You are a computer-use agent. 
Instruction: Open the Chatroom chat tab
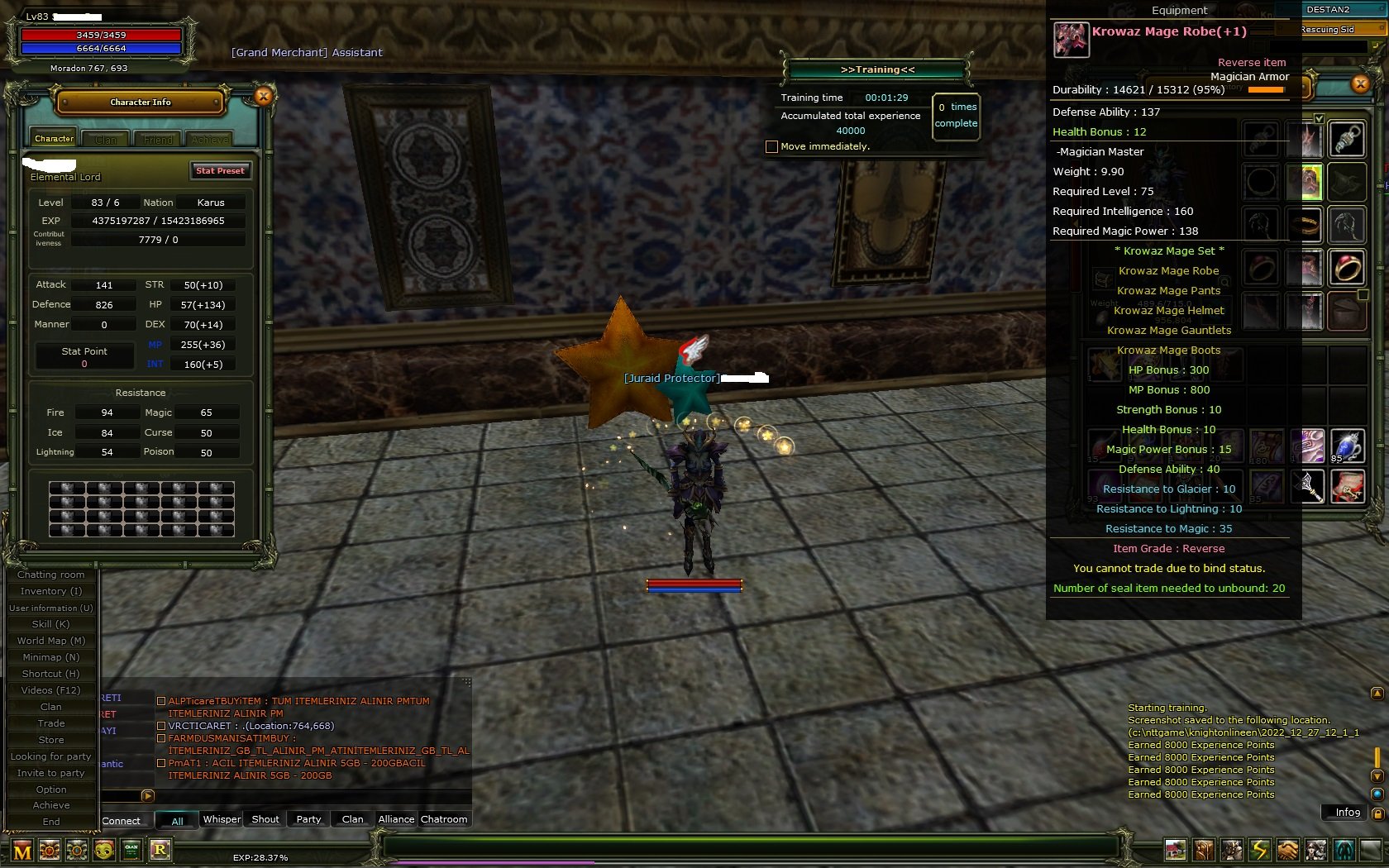tap(444, 819)
